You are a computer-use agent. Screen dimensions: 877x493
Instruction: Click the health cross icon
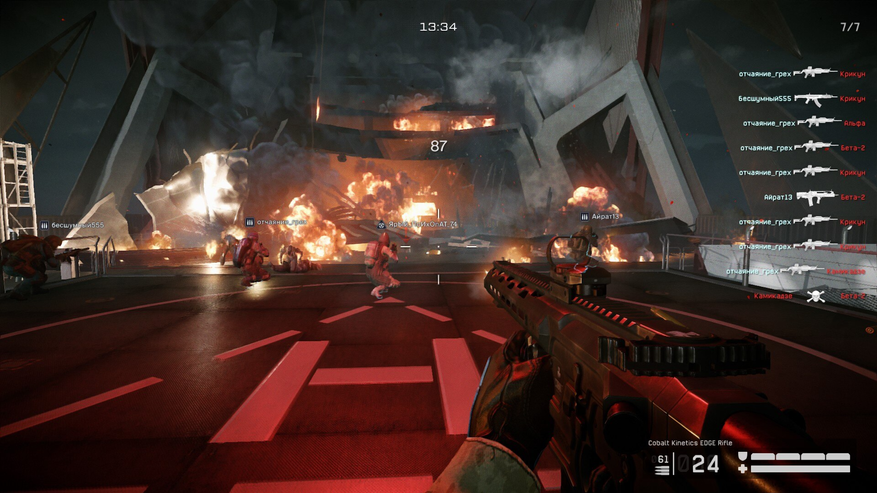(x=742, y=467)
